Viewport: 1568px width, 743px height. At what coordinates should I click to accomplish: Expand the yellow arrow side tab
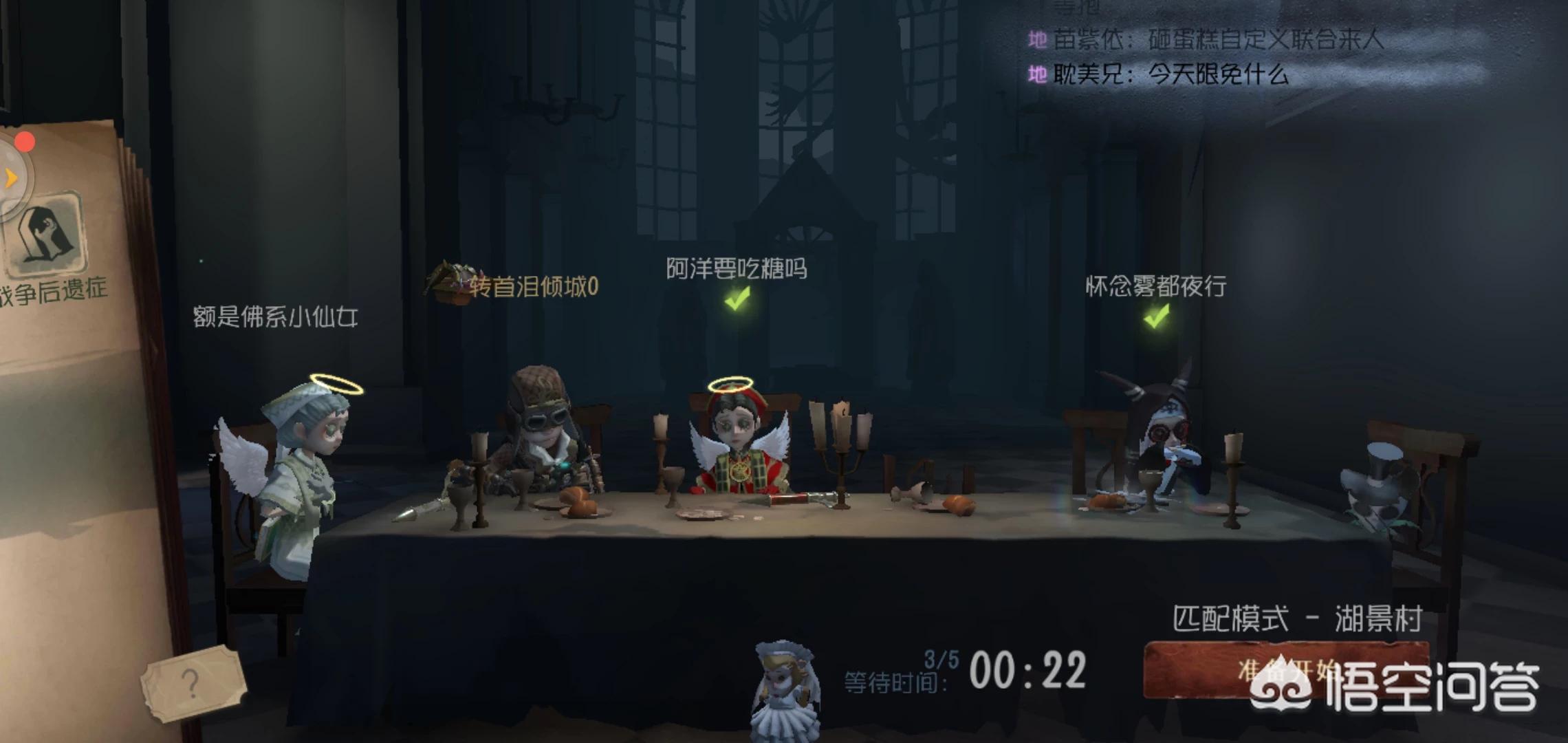[11, 177]
